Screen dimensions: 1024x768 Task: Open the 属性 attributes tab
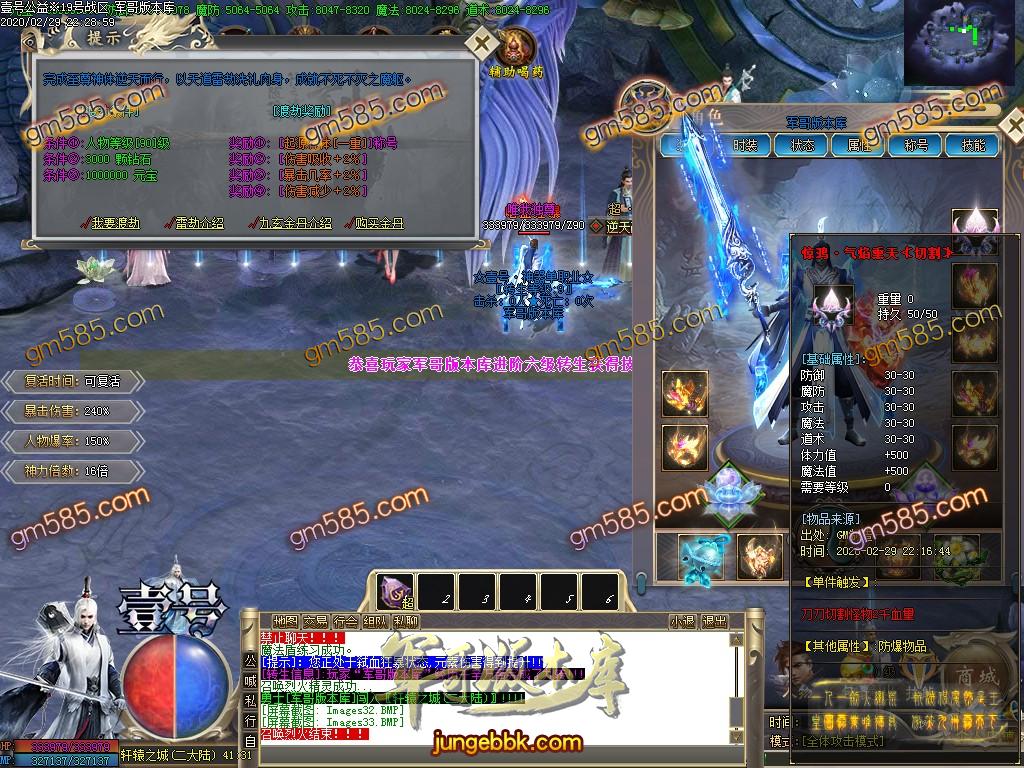(859, 145)
